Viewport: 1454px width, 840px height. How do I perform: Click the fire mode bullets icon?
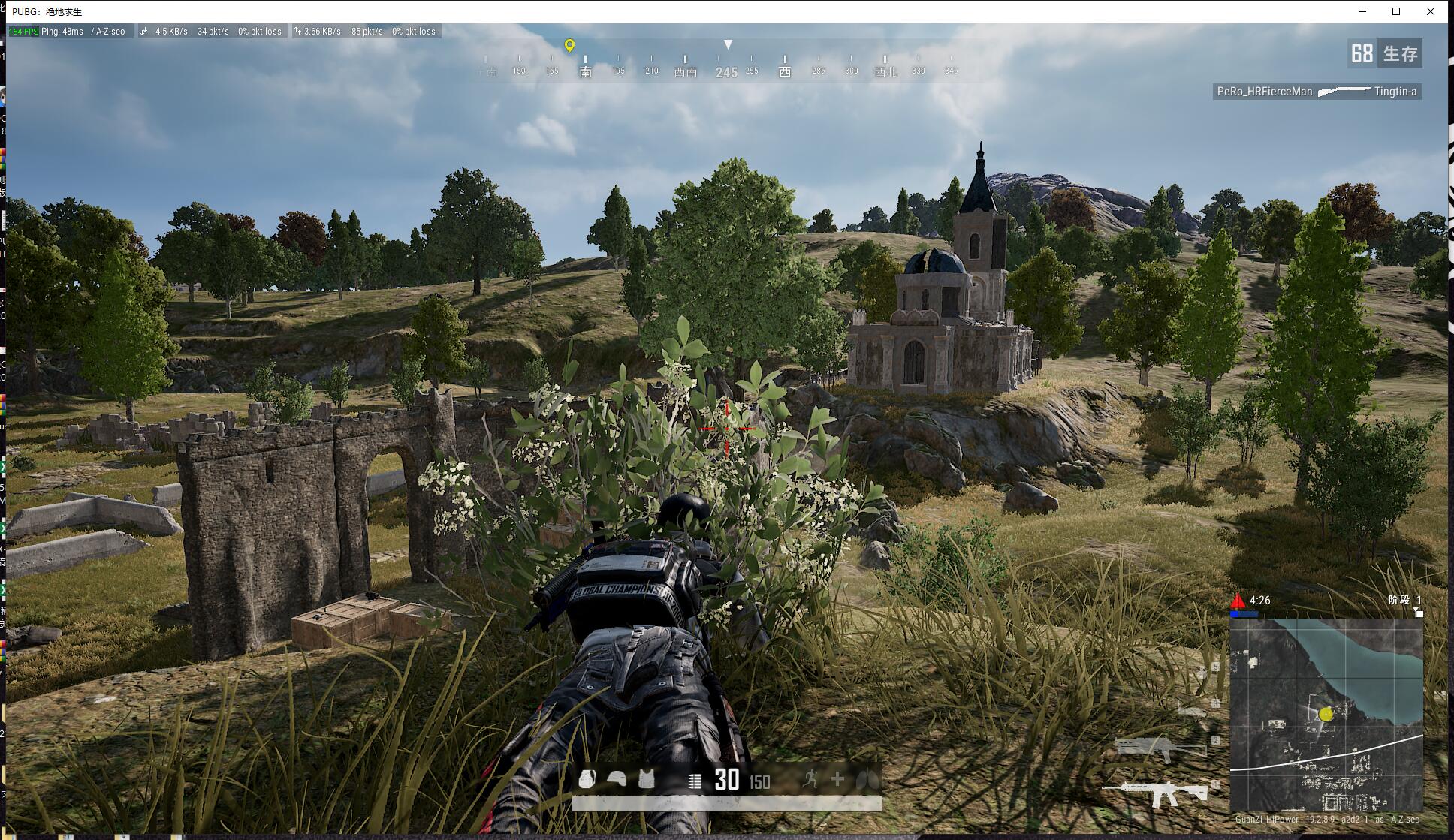(695, 781)
